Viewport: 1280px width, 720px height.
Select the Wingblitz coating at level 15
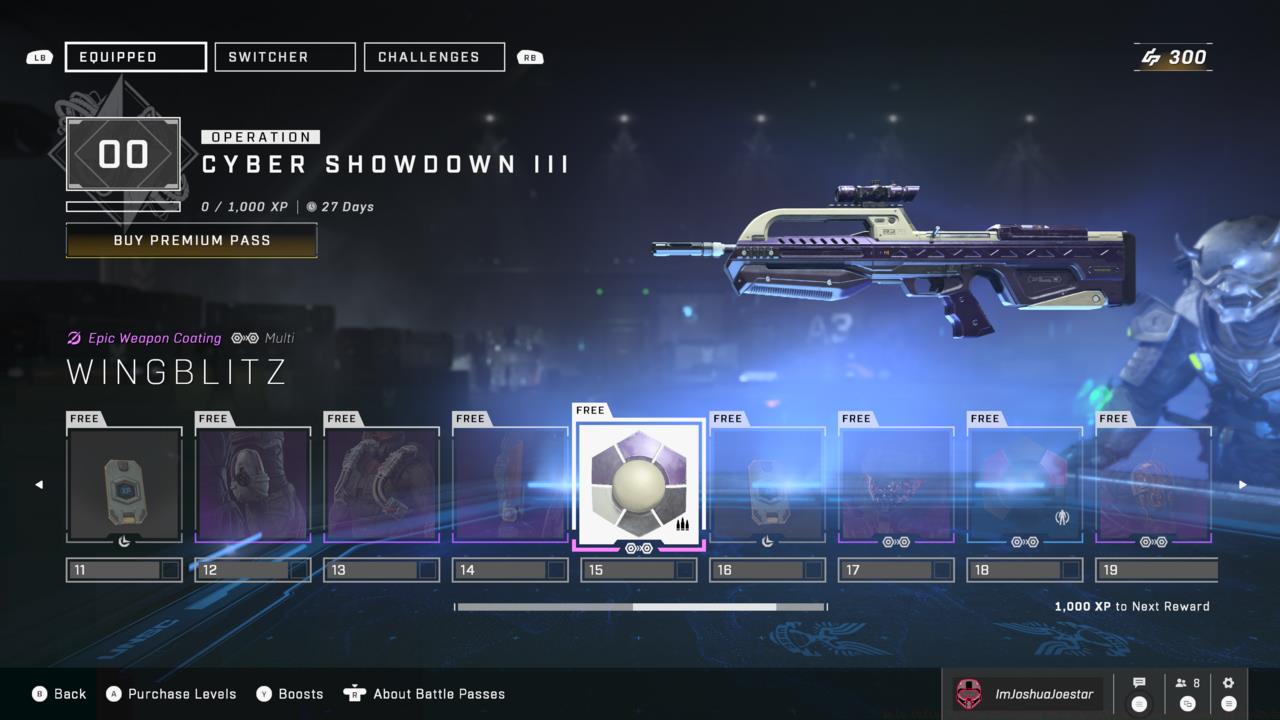click(639, 484)
